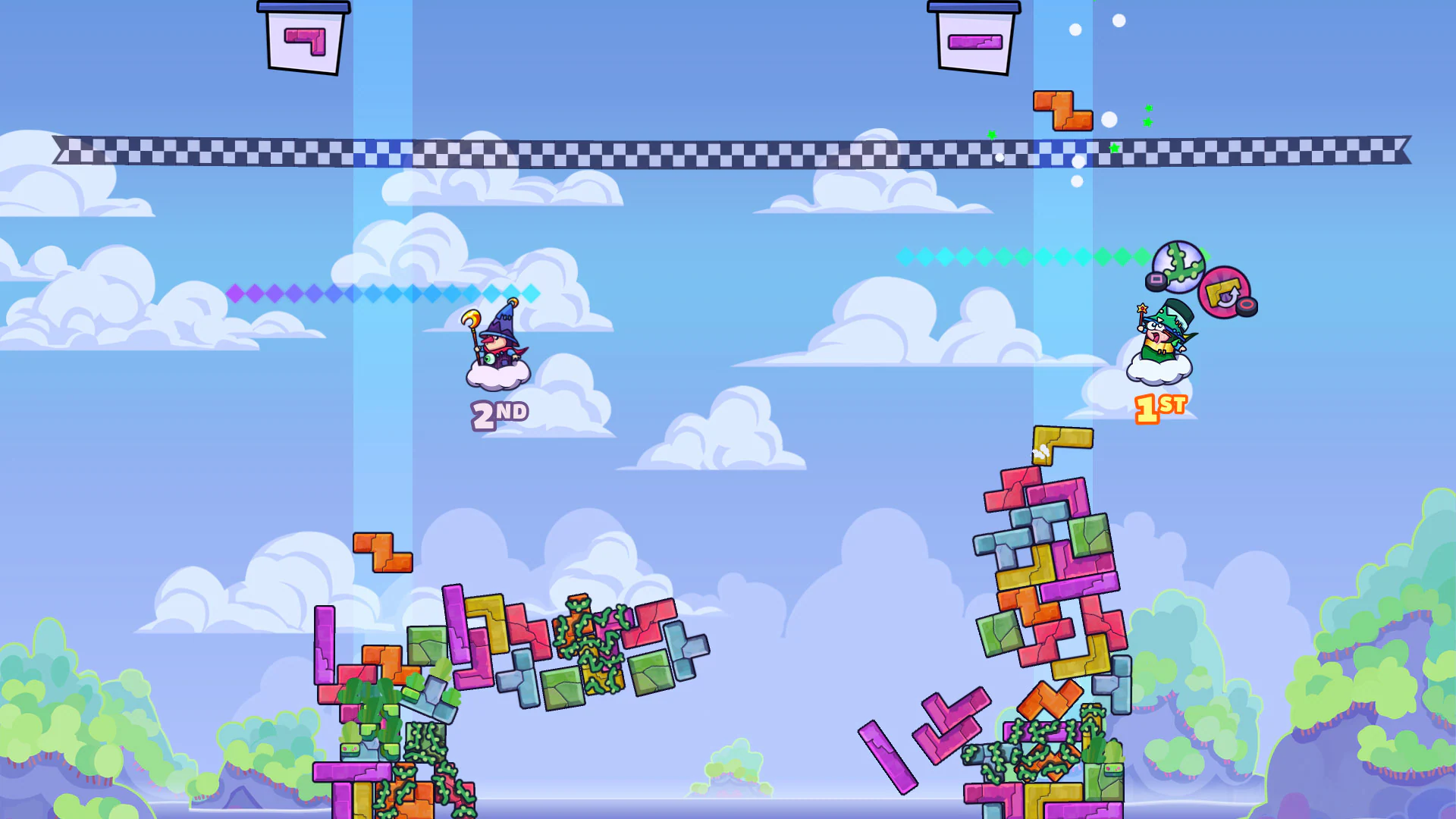Open the left player's next-piece box
Viewport: 1456px width, 819px height.
[303, 42]
